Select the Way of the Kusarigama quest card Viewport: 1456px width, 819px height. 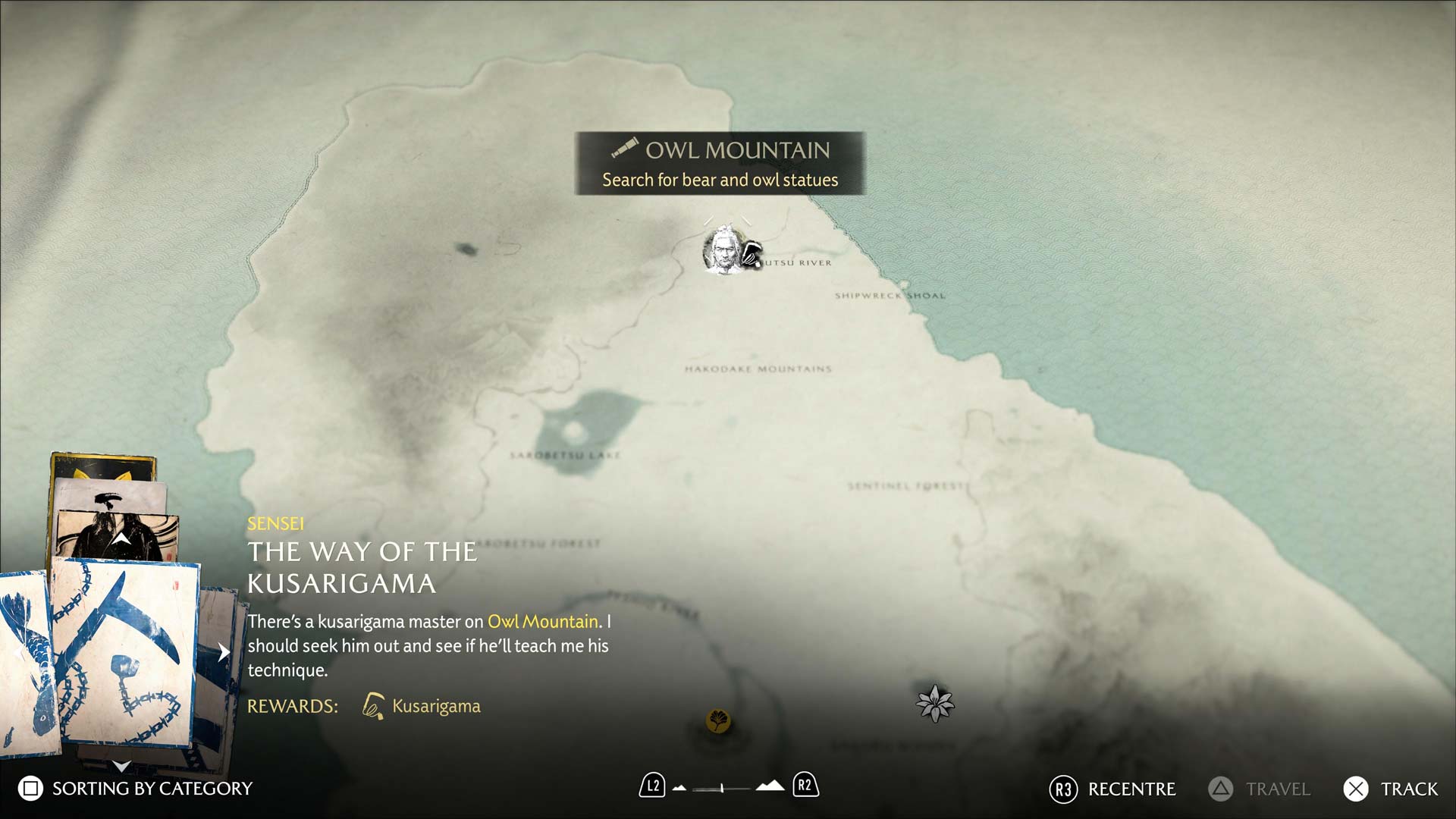coord(125,652)
